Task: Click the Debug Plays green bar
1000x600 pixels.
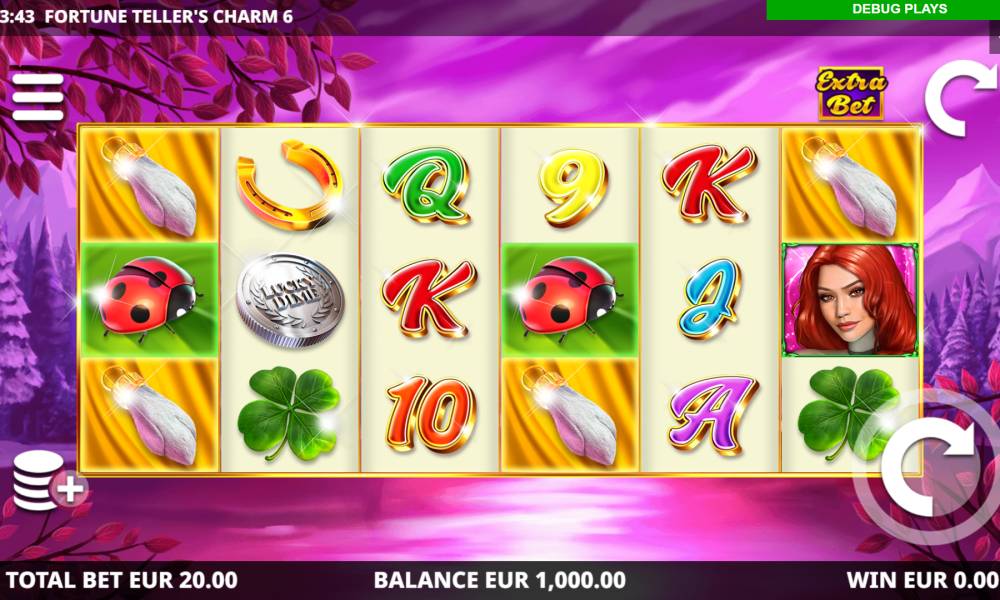Action: (x=883, y=9)
